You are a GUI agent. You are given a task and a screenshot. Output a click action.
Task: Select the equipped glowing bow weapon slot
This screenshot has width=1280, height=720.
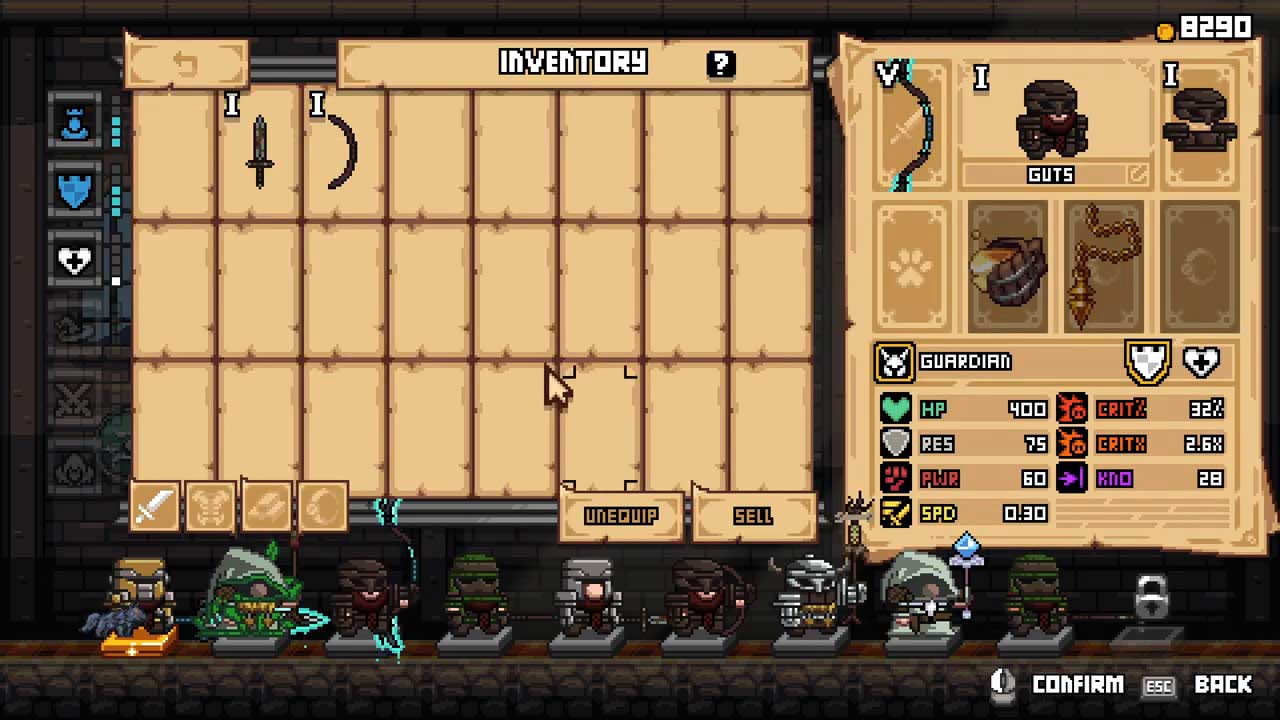tap(911, 127)
